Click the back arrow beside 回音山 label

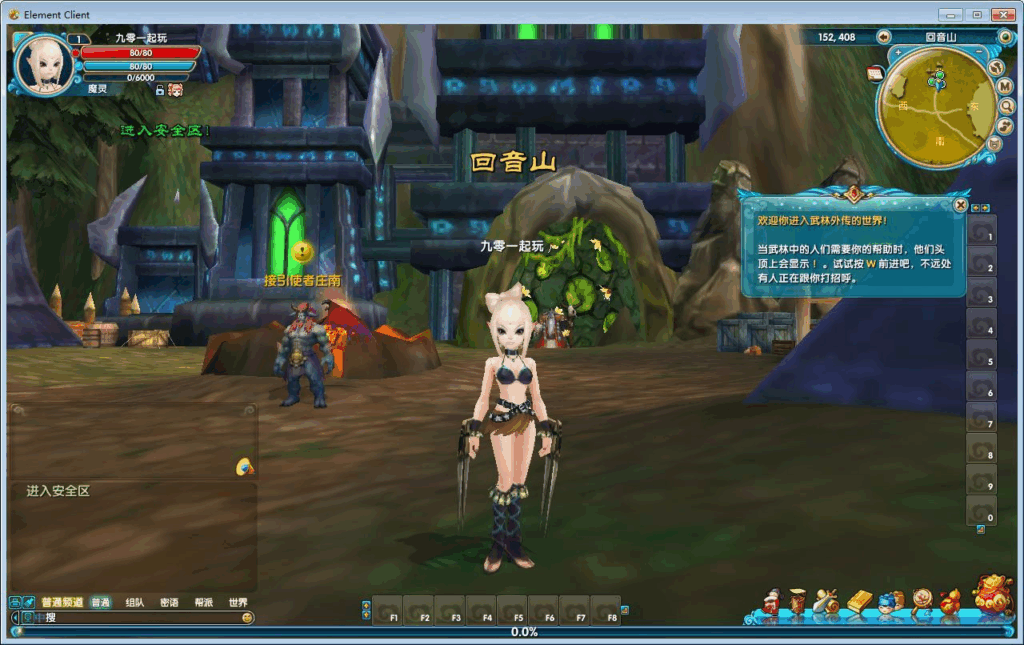[884, 37]
